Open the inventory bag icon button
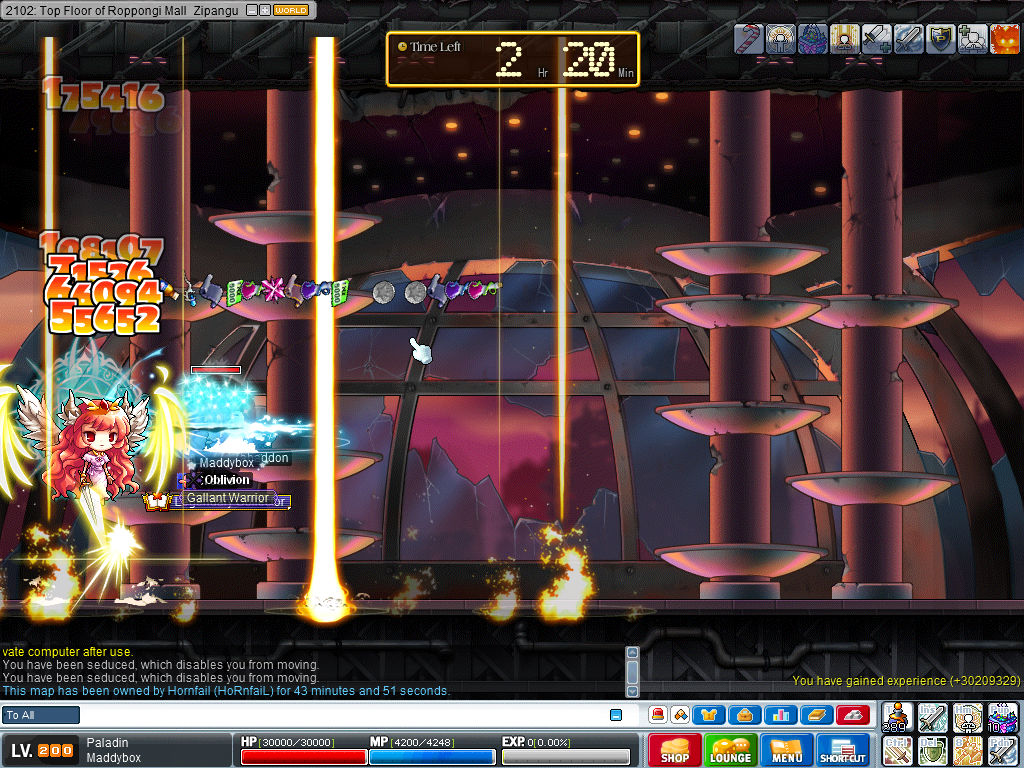The image size is (1024, 768). pyautogui.click(x=746, y=715)
